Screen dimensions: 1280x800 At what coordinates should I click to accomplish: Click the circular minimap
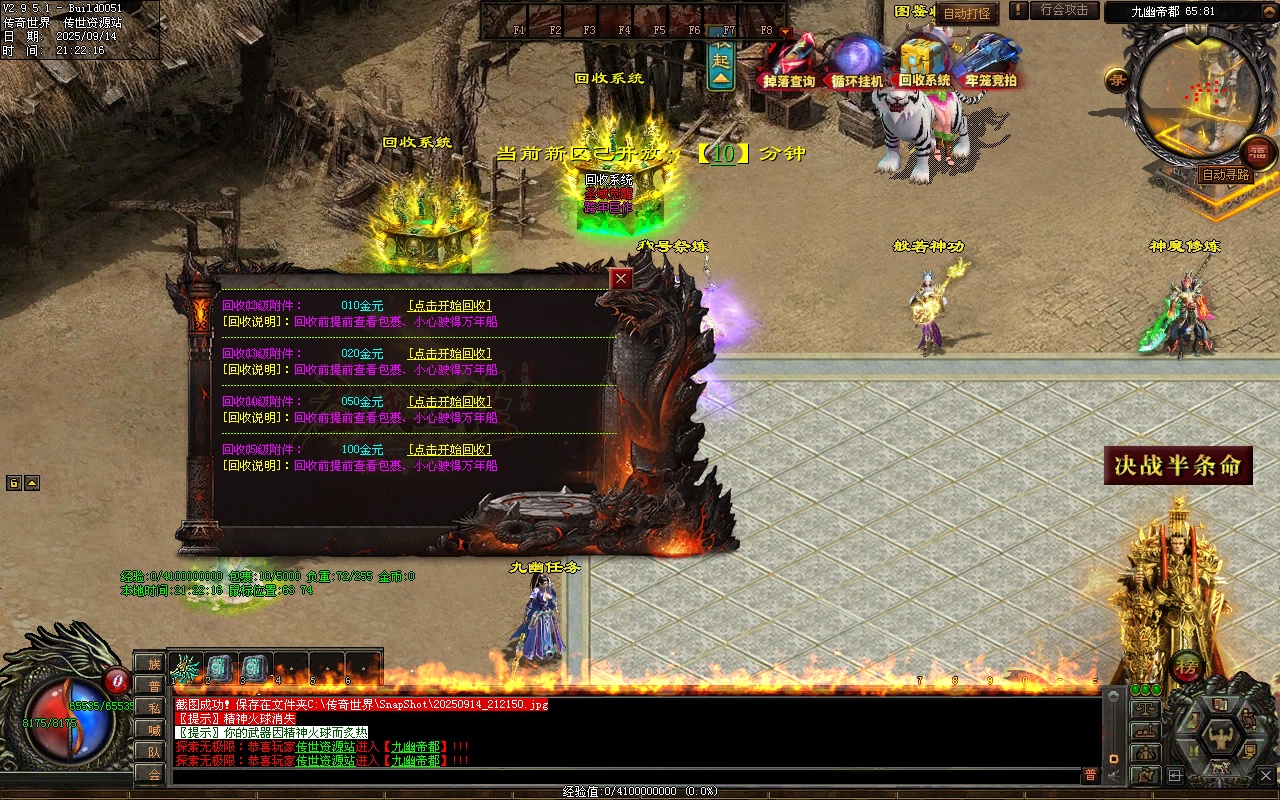1188,97
